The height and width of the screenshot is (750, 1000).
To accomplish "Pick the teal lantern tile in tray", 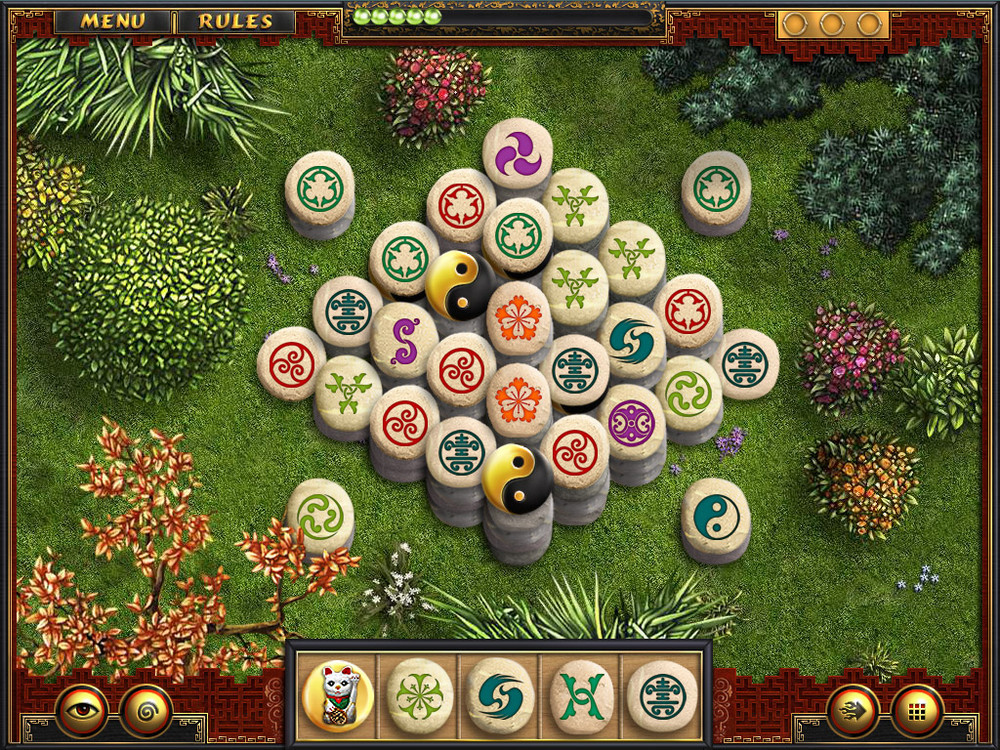I will click(x=661, y=695).
